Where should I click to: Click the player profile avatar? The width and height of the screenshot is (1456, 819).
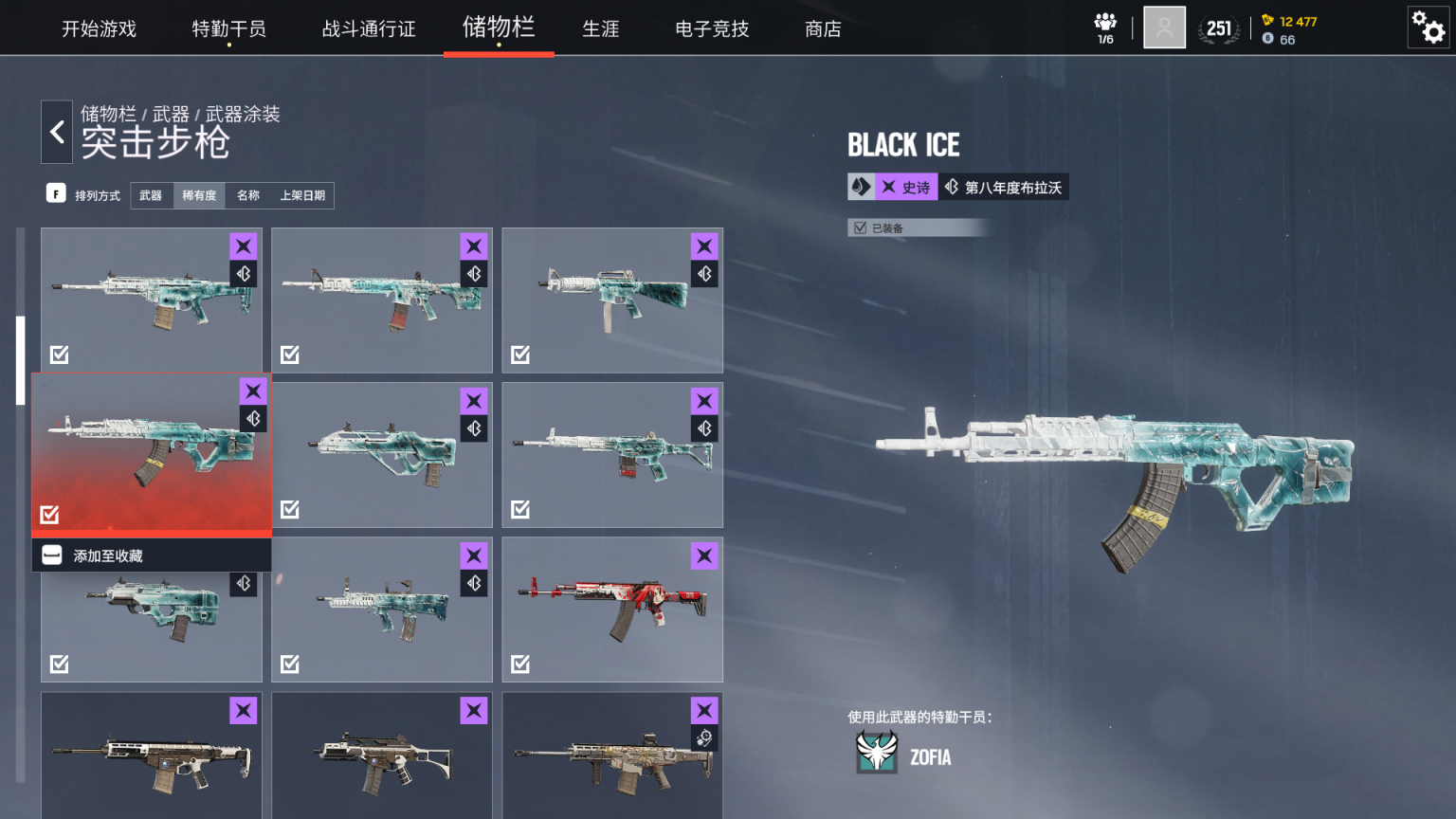[x=1164, y=27]
